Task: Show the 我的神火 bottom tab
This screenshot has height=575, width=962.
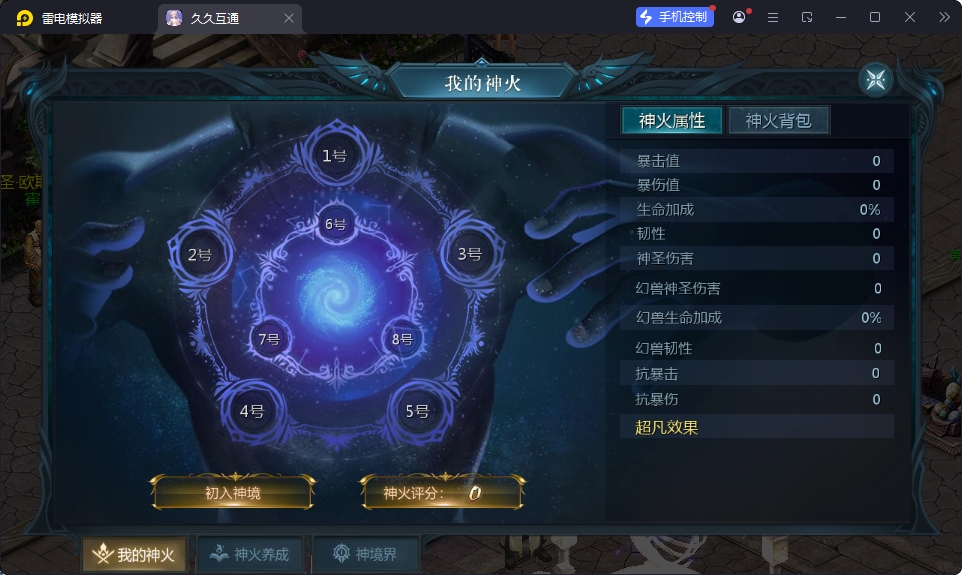Action: [x=135, y=554]
